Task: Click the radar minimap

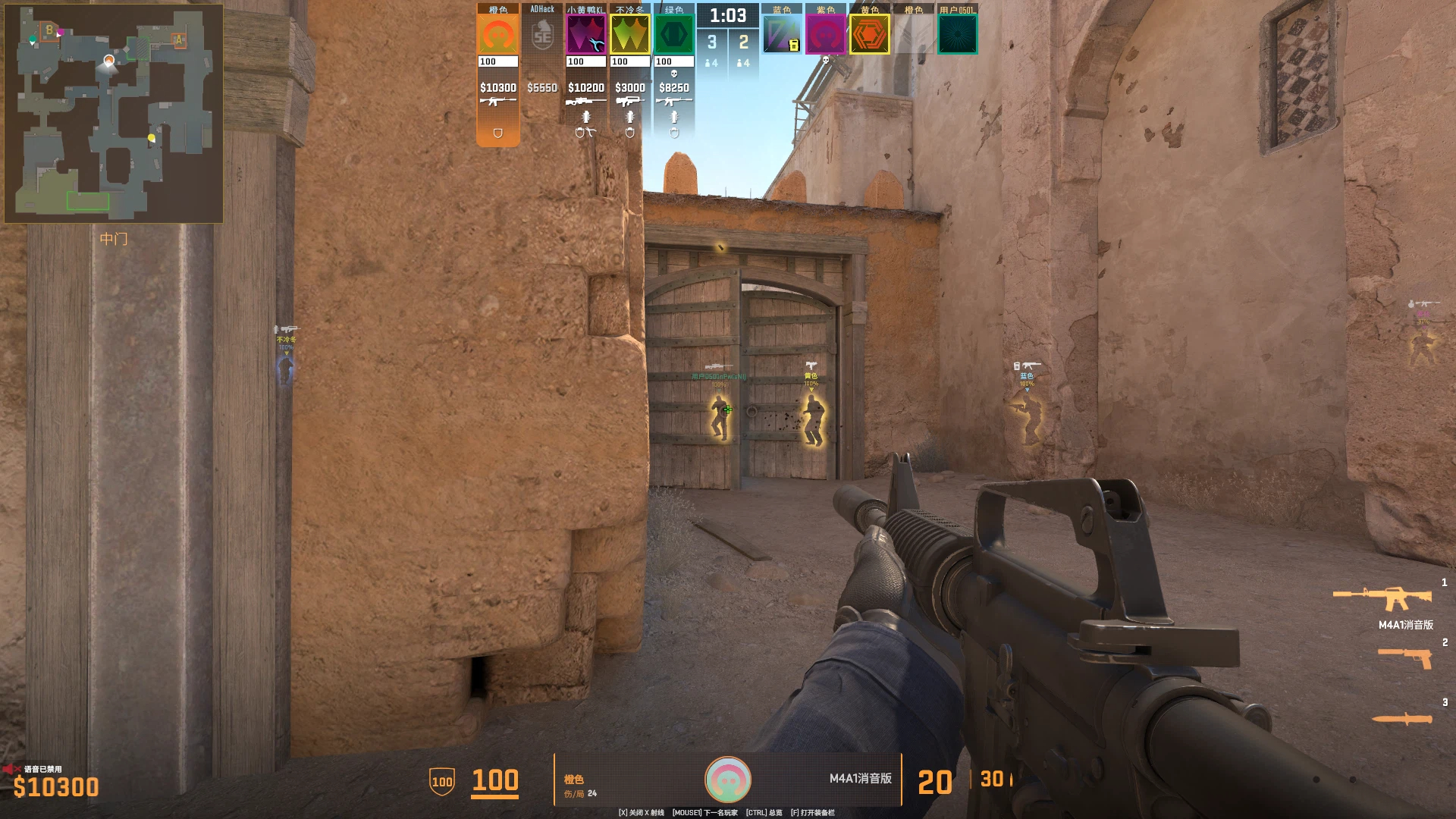Action: point(114,114)
